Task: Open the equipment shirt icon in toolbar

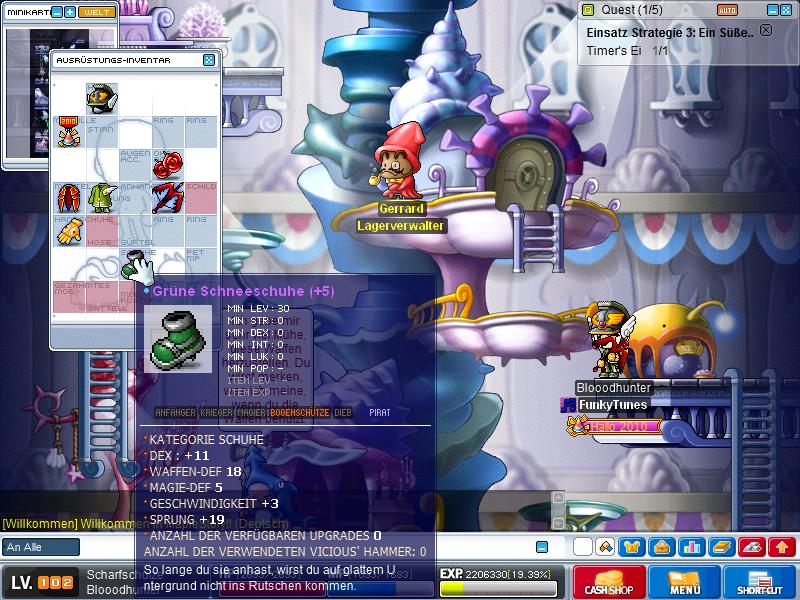Action: click(631, 547)
